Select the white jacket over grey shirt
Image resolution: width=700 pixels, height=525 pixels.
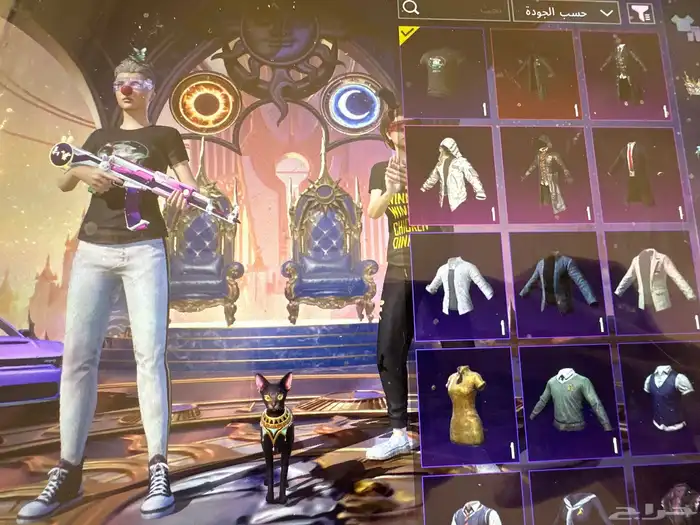coord(457,286)
